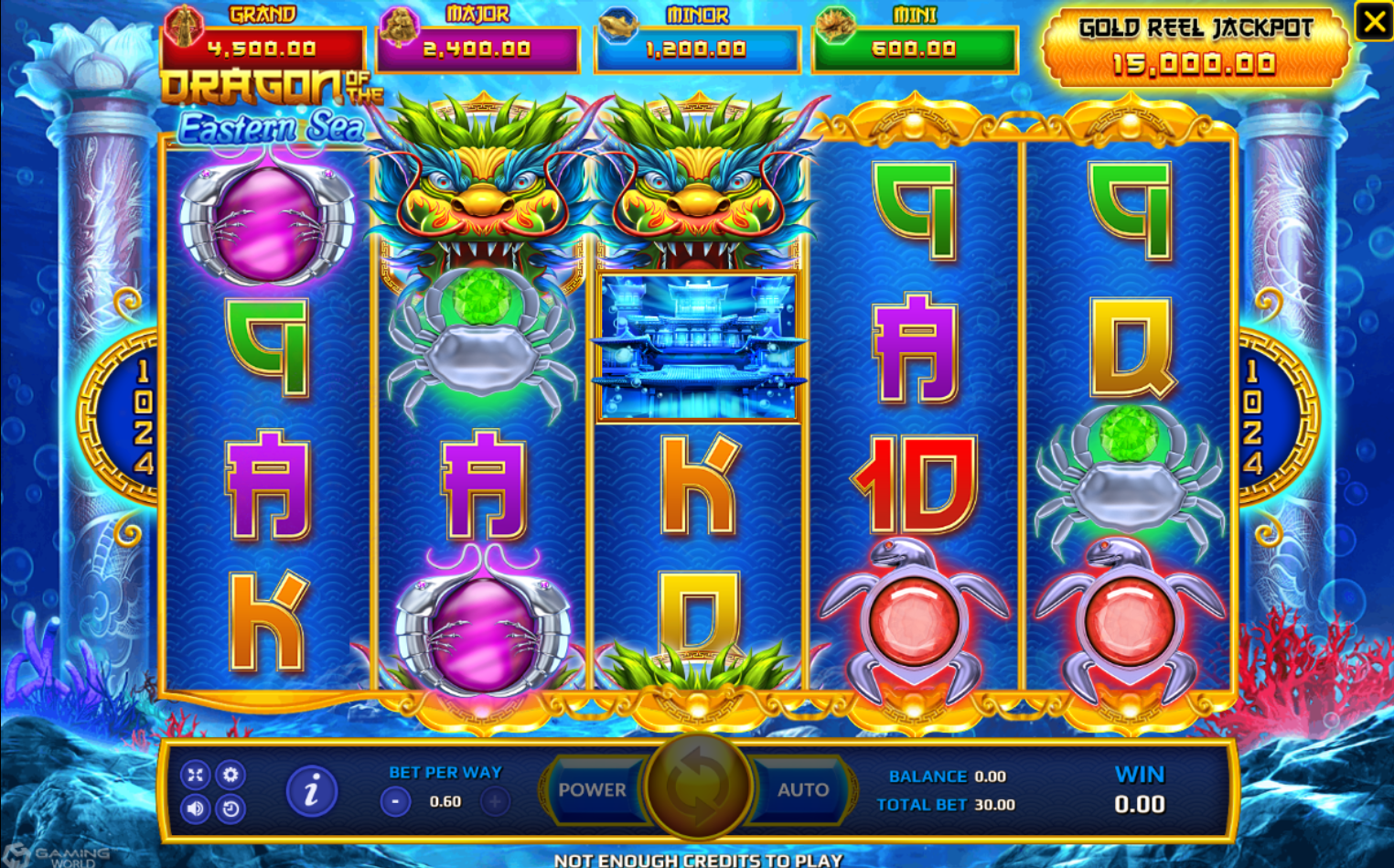This screenshot has height=868, width=1394.
Task: Decrease bet per way with minus
Action: click(395, 802)
